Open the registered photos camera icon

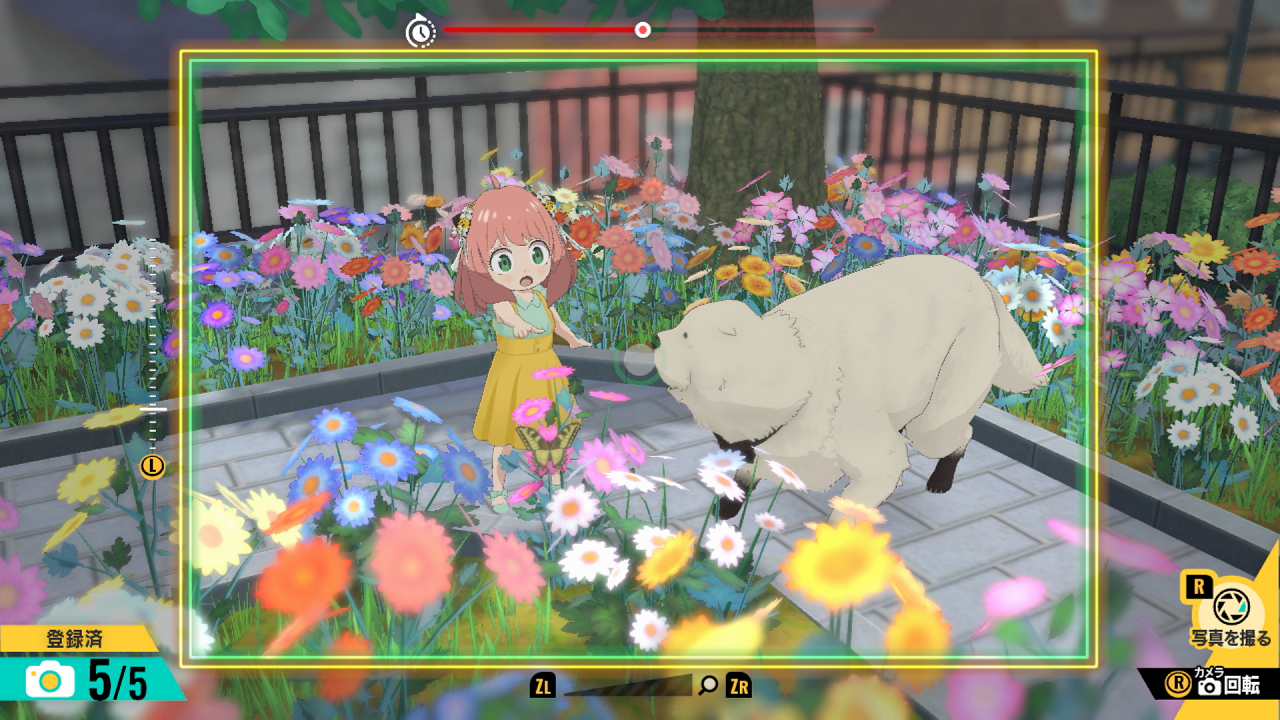[x=50, y=681]
